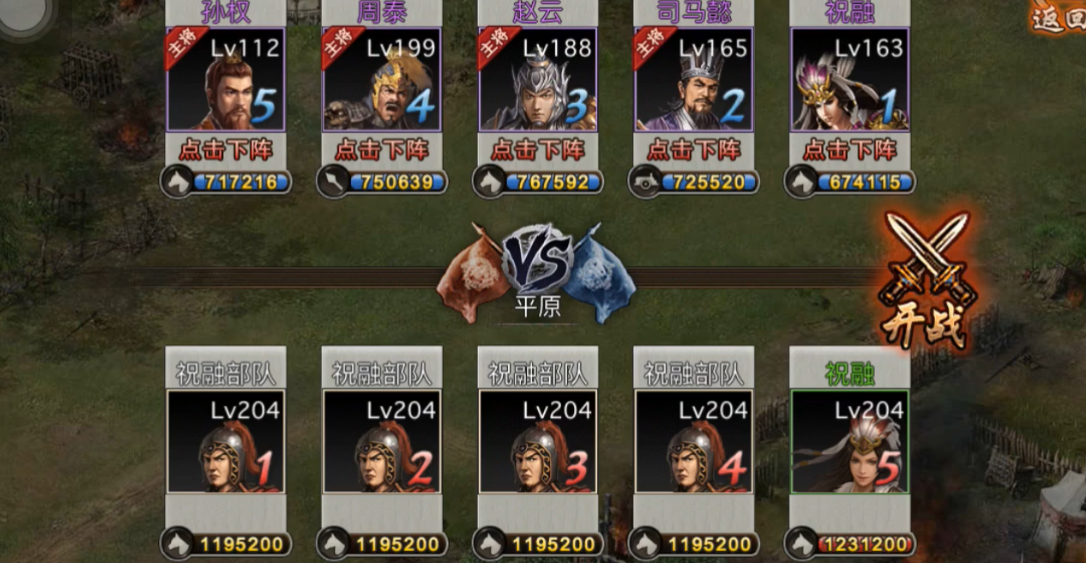Remove 周泰 via 点击下阵
This screenshot has height=563, width=1086.
tap(382, 150)
